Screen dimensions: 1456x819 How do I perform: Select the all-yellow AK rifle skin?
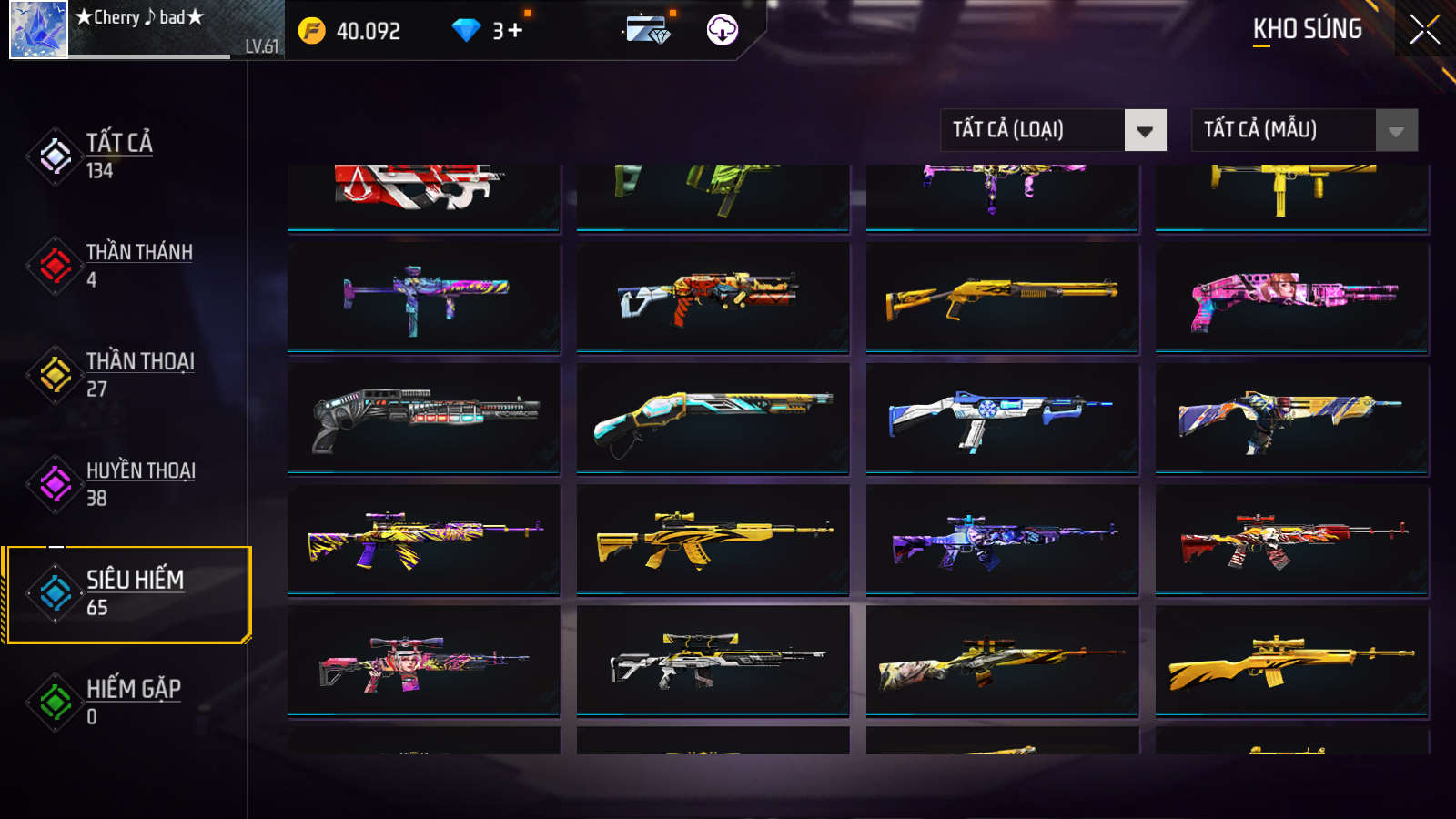713,539
